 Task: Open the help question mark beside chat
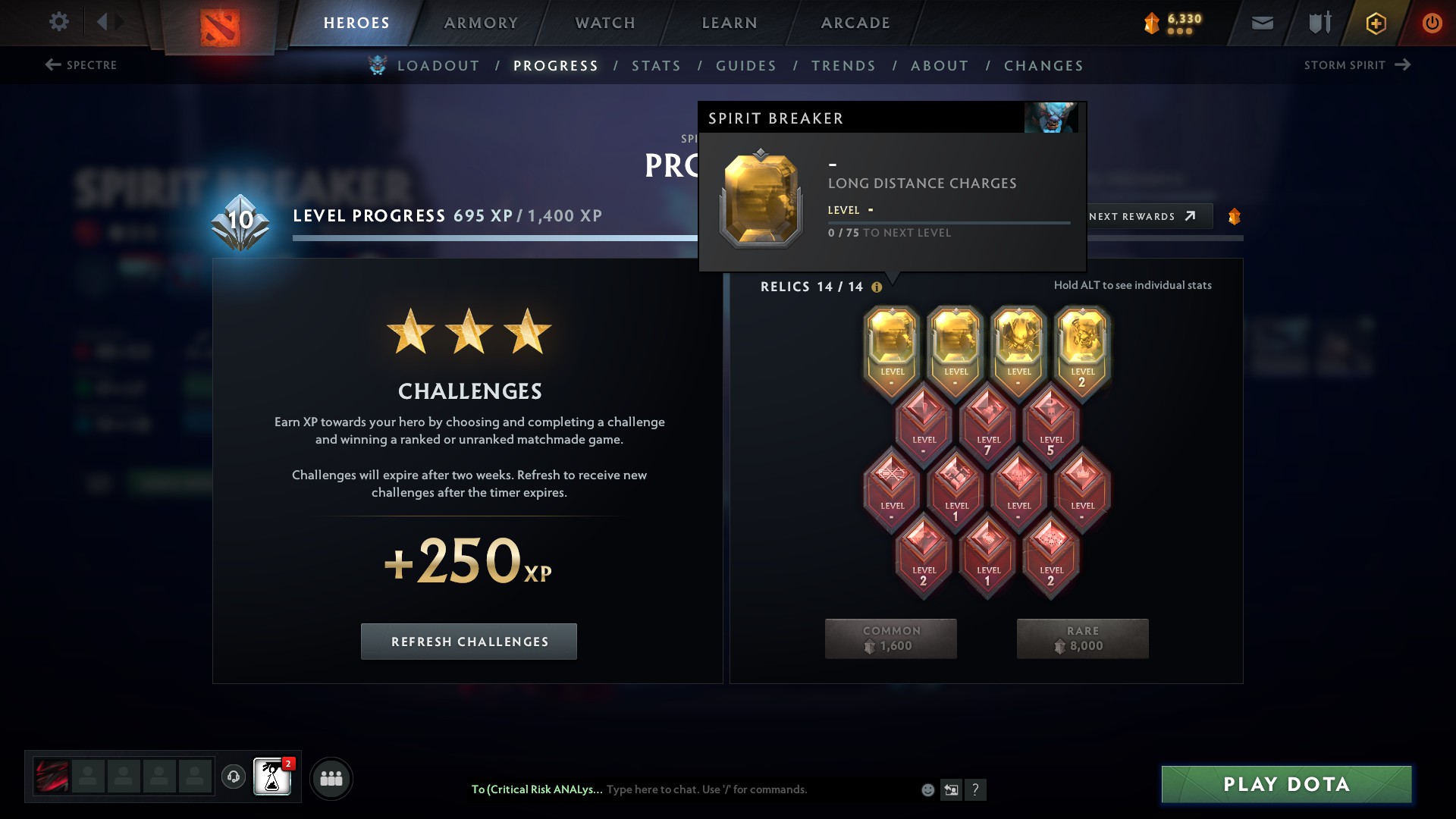pos(976,789)
